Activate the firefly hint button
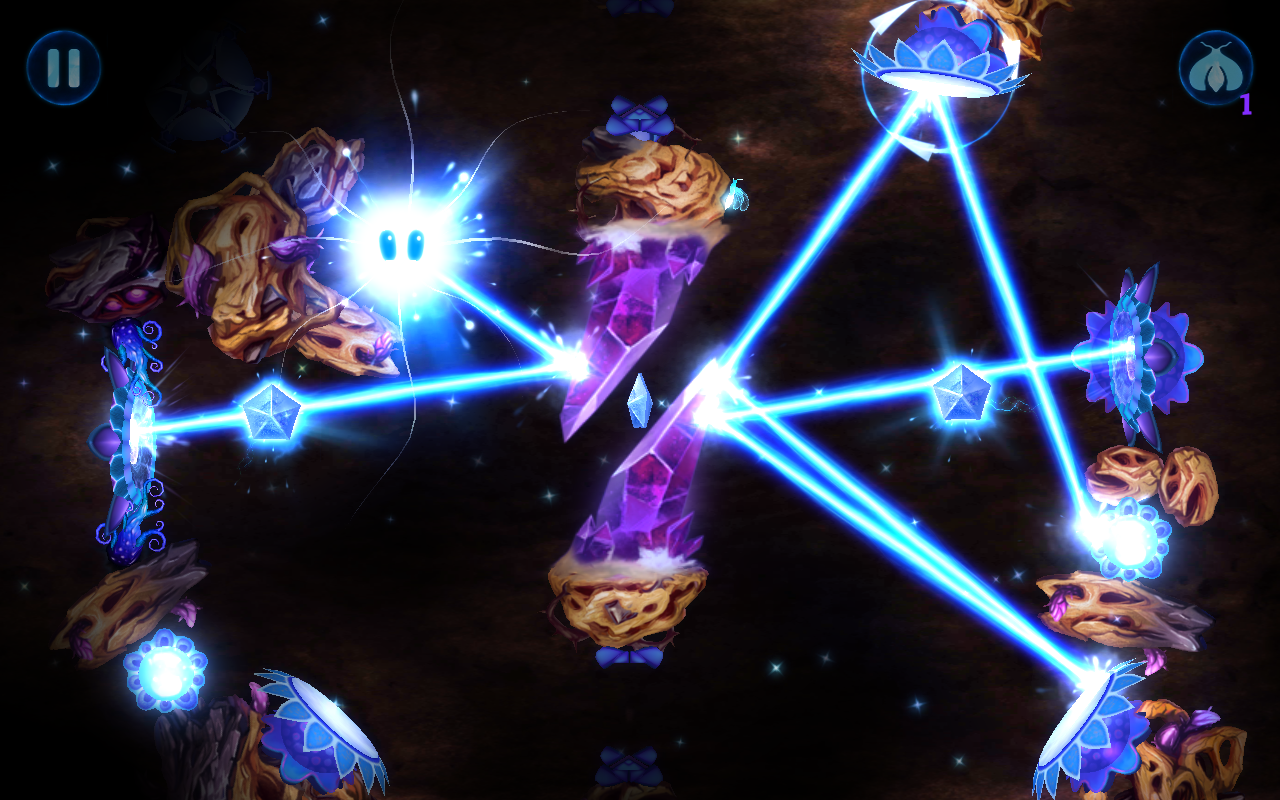This screenshot has width=1280, height=800. [x=1215, y=68]
